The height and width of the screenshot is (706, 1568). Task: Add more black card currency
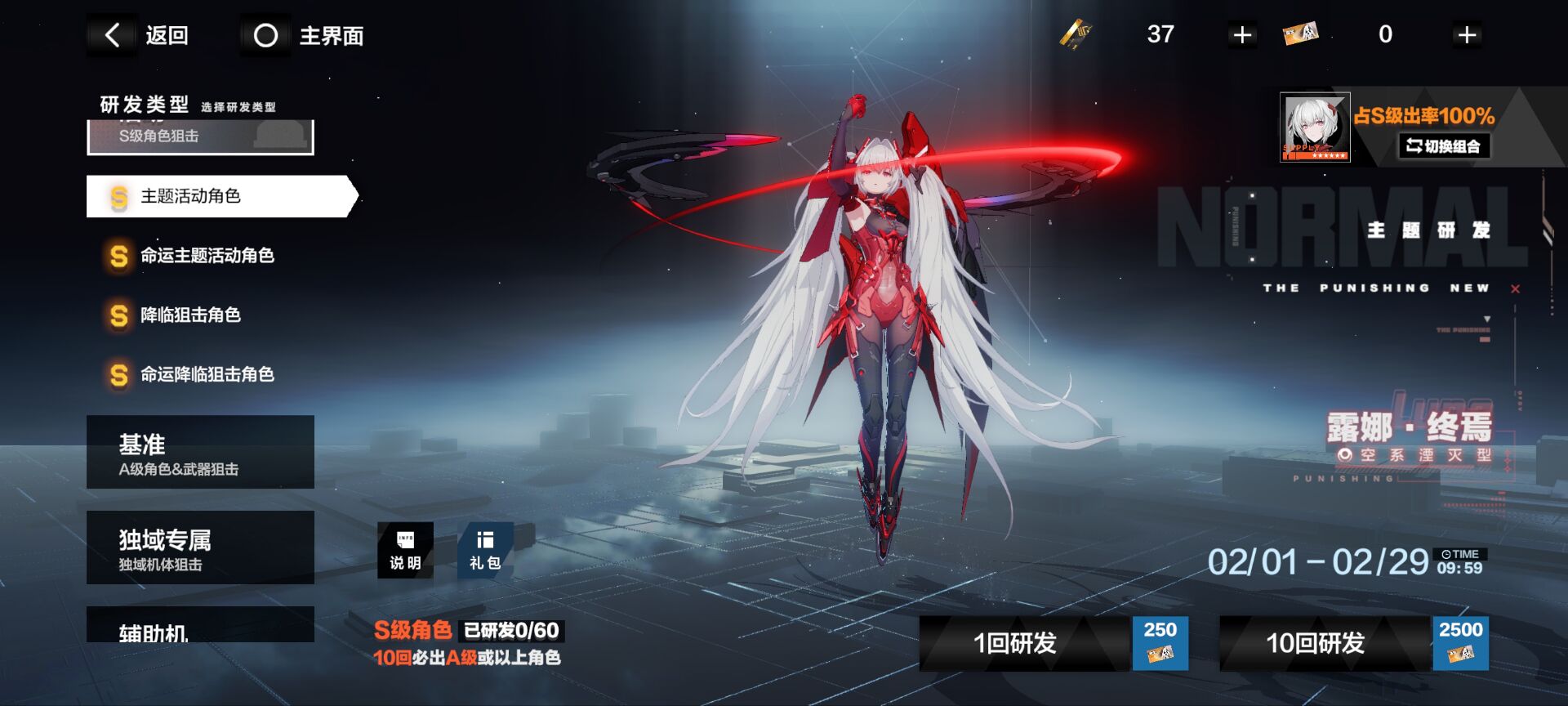coord(1242,35)
